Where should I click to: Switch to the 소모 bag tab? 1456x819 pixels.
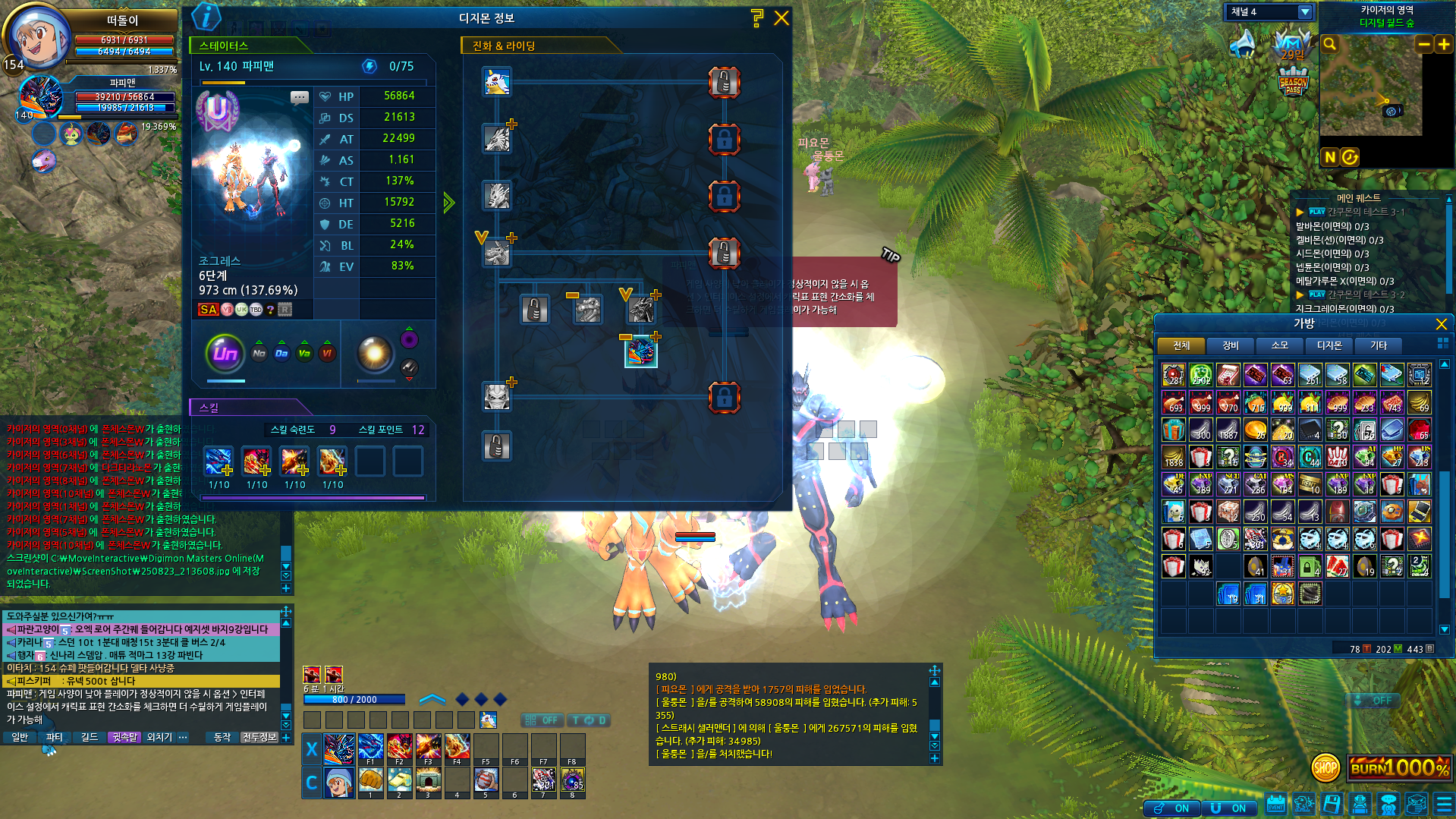(x=1279, y=346)
